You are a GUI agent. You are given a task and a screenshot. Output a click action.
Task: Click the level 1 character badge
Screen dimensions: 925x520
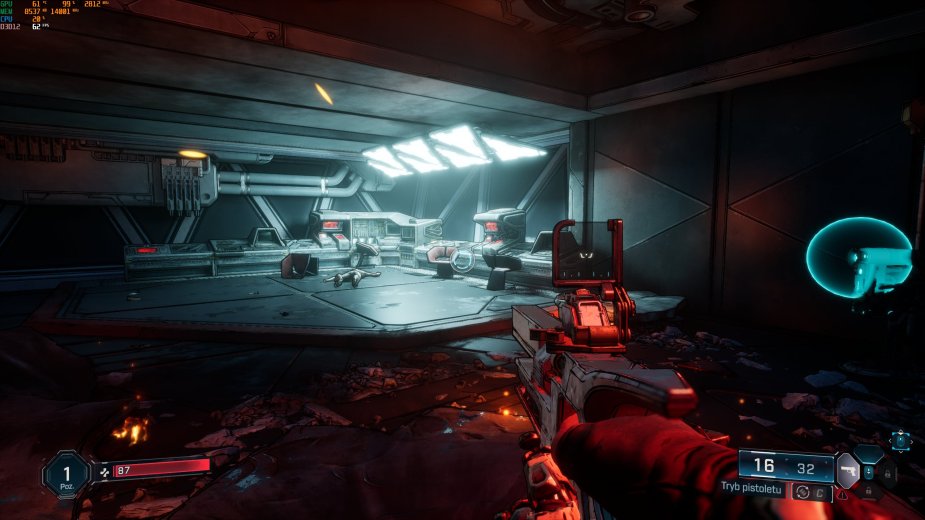tap(66, 473)
